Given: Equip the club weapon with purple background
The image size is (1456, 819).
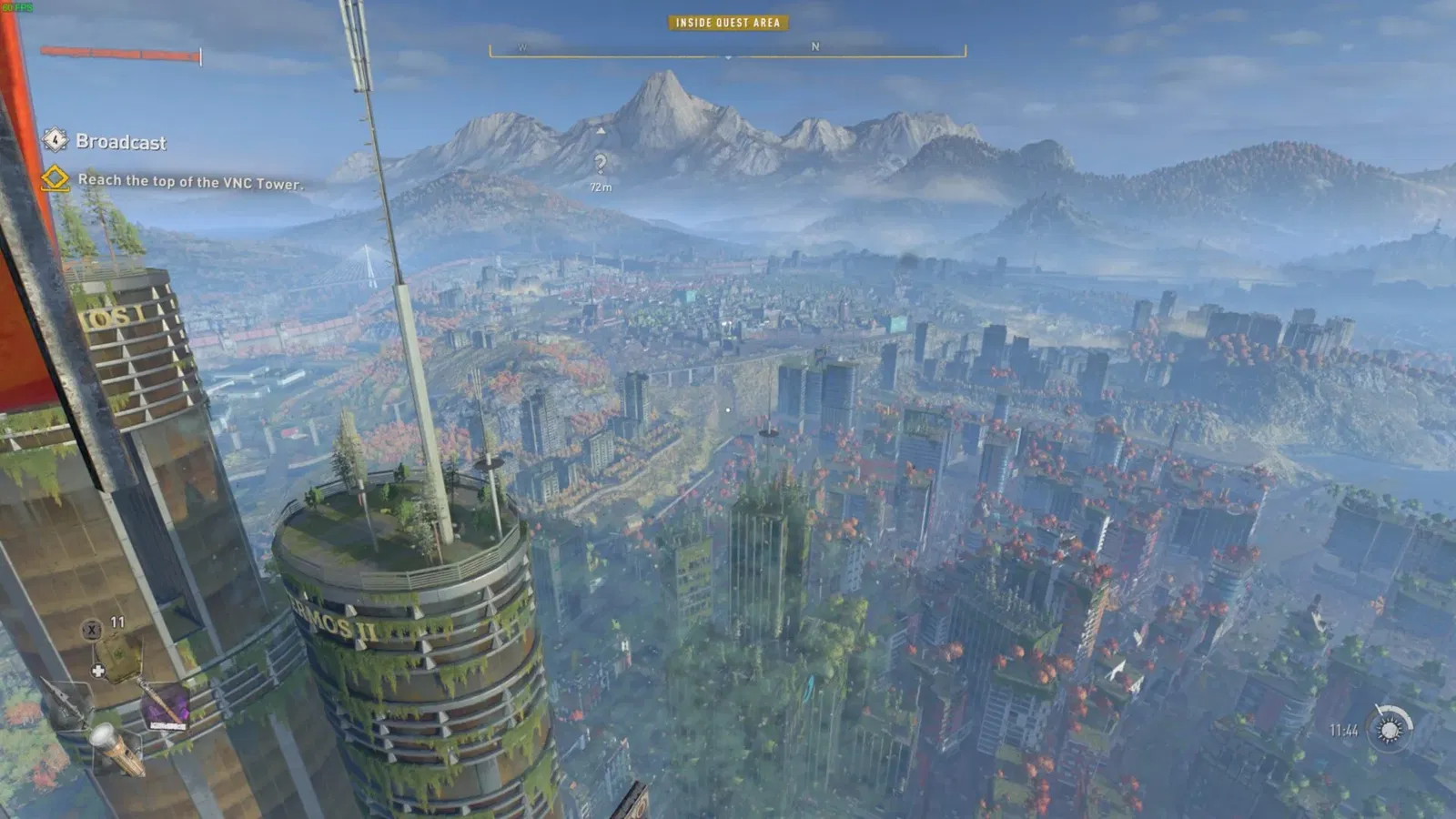Looking at the screenshot, I should tap(165, 707).
